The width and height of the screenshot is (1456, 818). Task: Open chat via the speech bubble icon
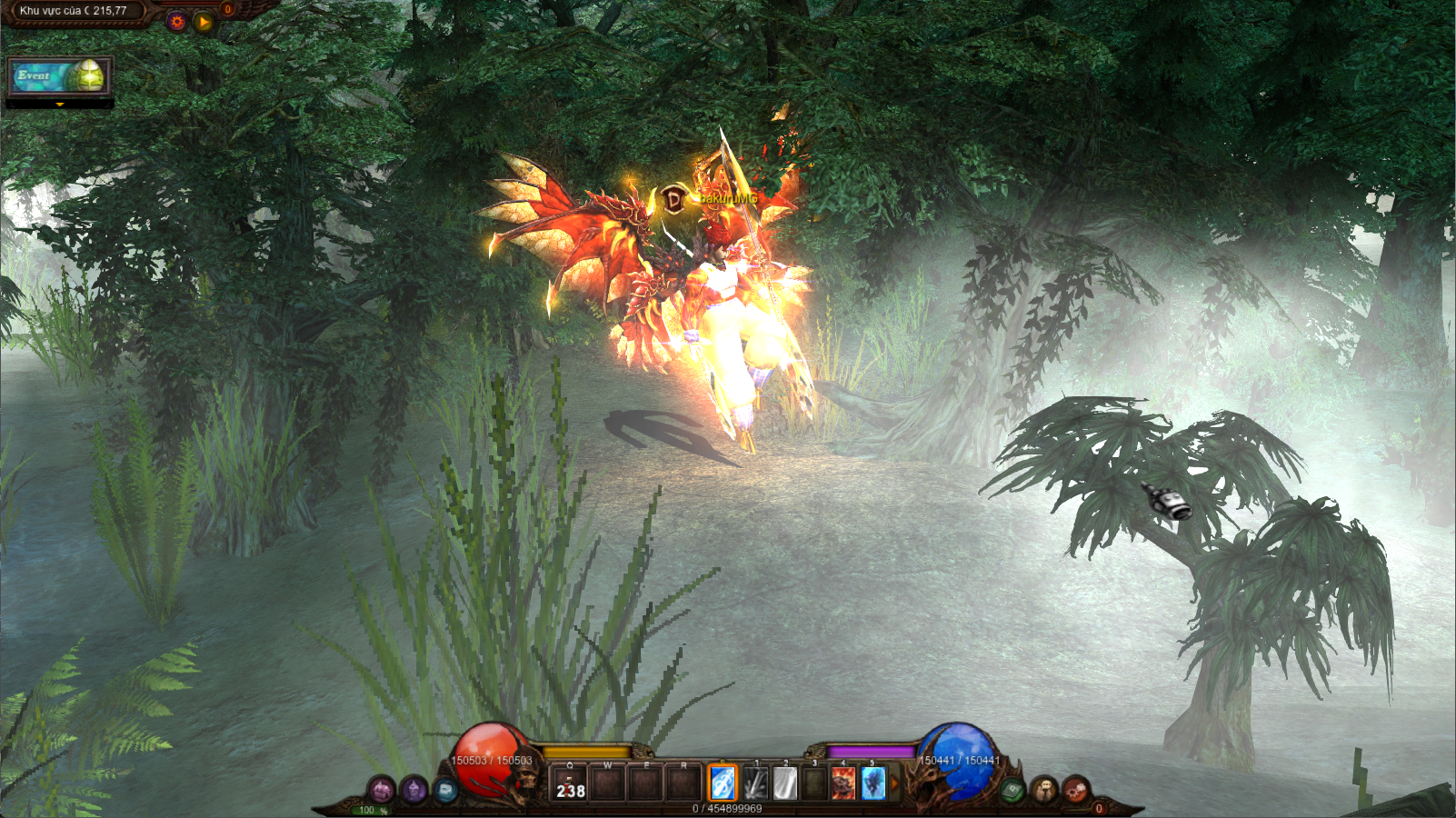click(1043, 789)
